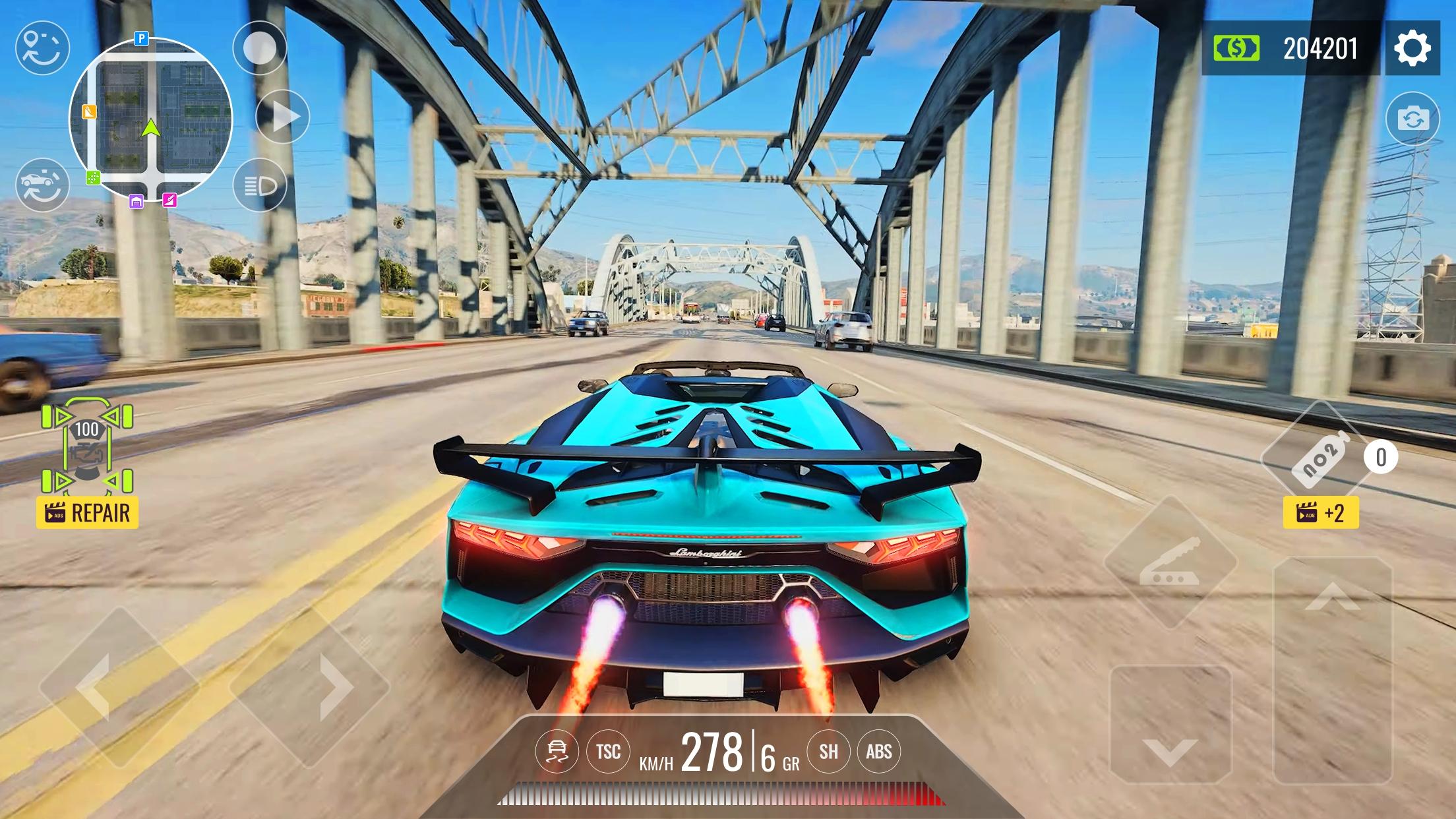Turn on the headlights

(x=260, y=185)
